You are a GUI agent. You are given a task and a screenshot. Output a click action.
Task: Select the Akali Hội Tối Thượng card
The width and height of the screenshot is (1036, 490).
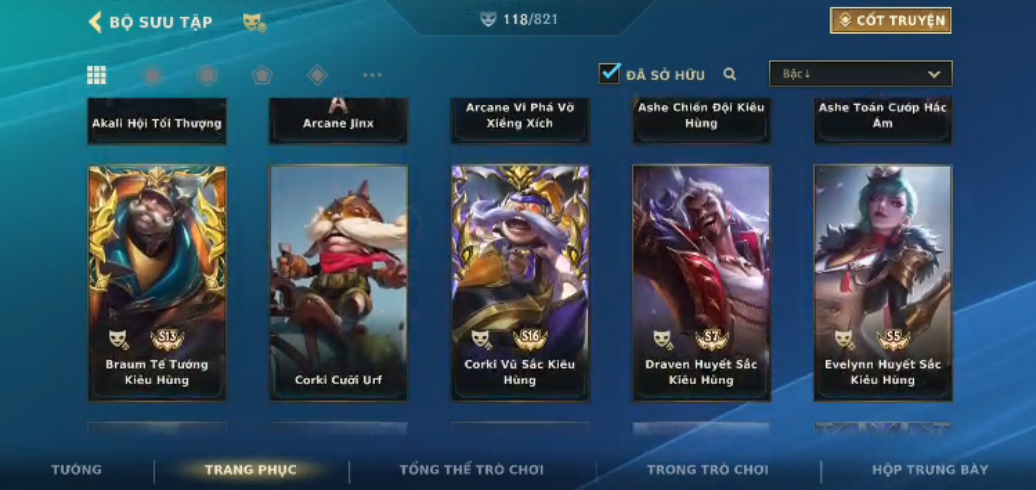click(157, 120)
